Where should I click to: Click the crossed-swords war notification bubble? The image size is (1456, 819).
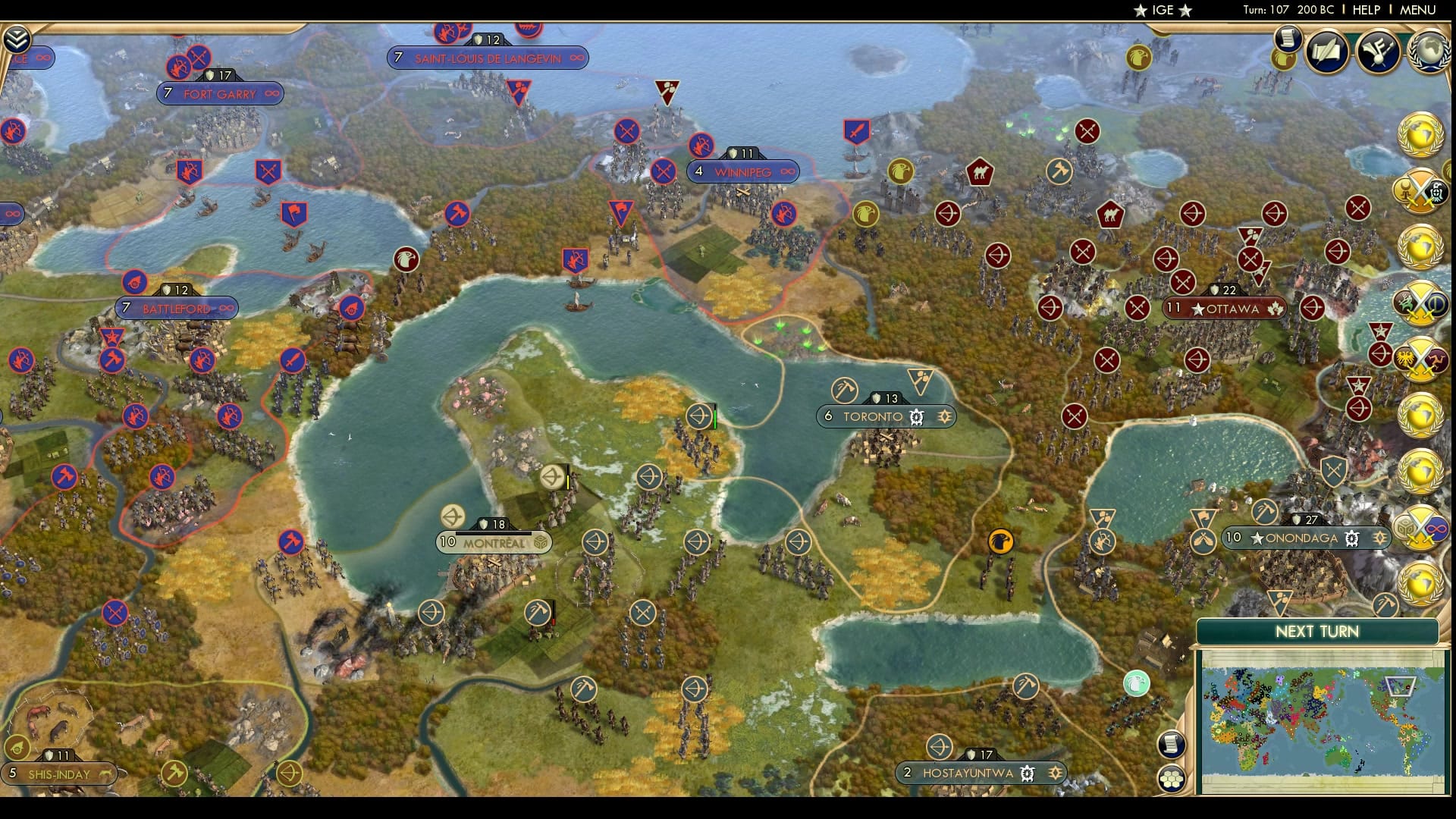tap(1421, 191)
